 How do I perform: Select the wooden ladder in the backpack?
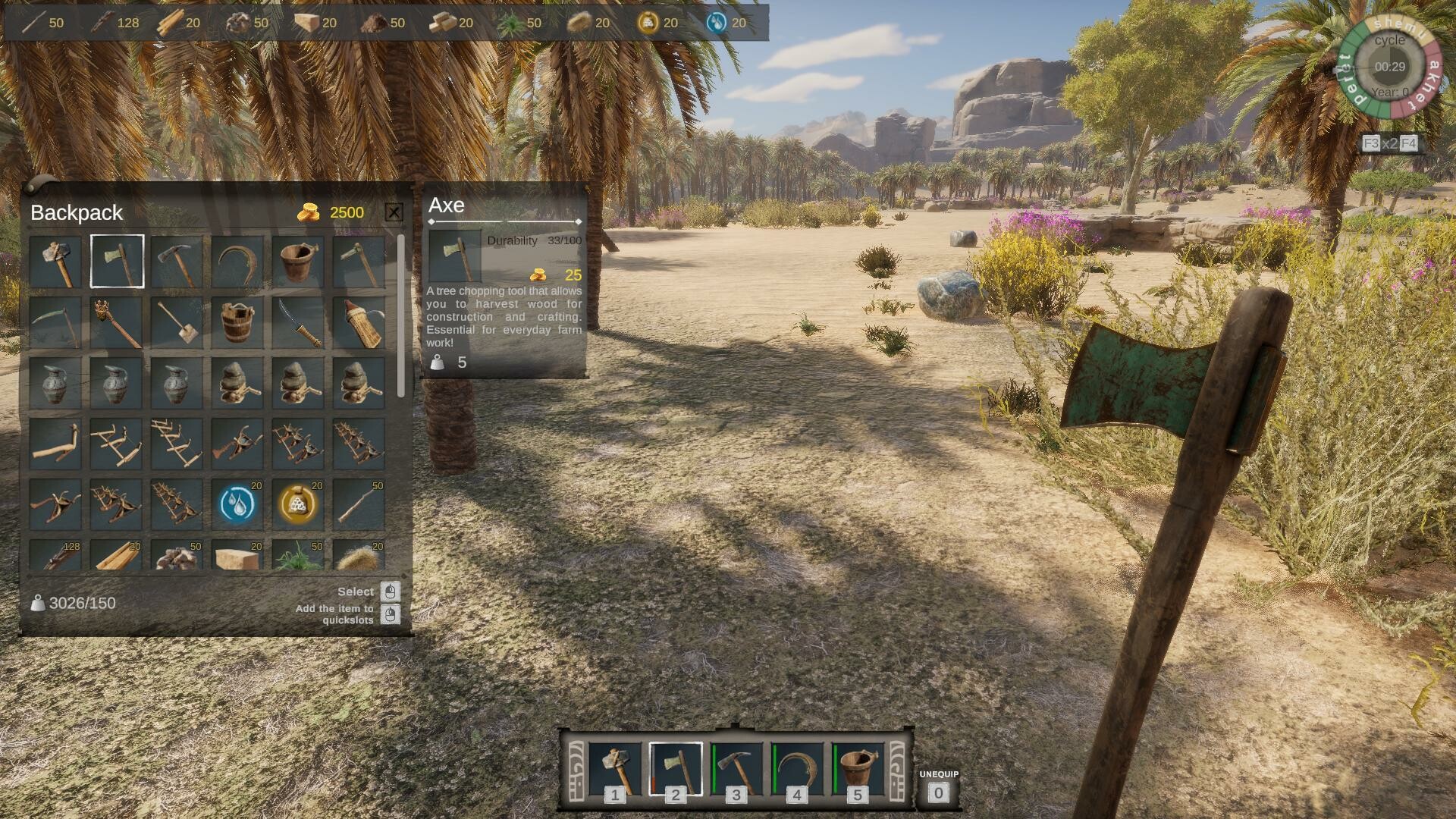pyautogui.click(x=177, y=442)
